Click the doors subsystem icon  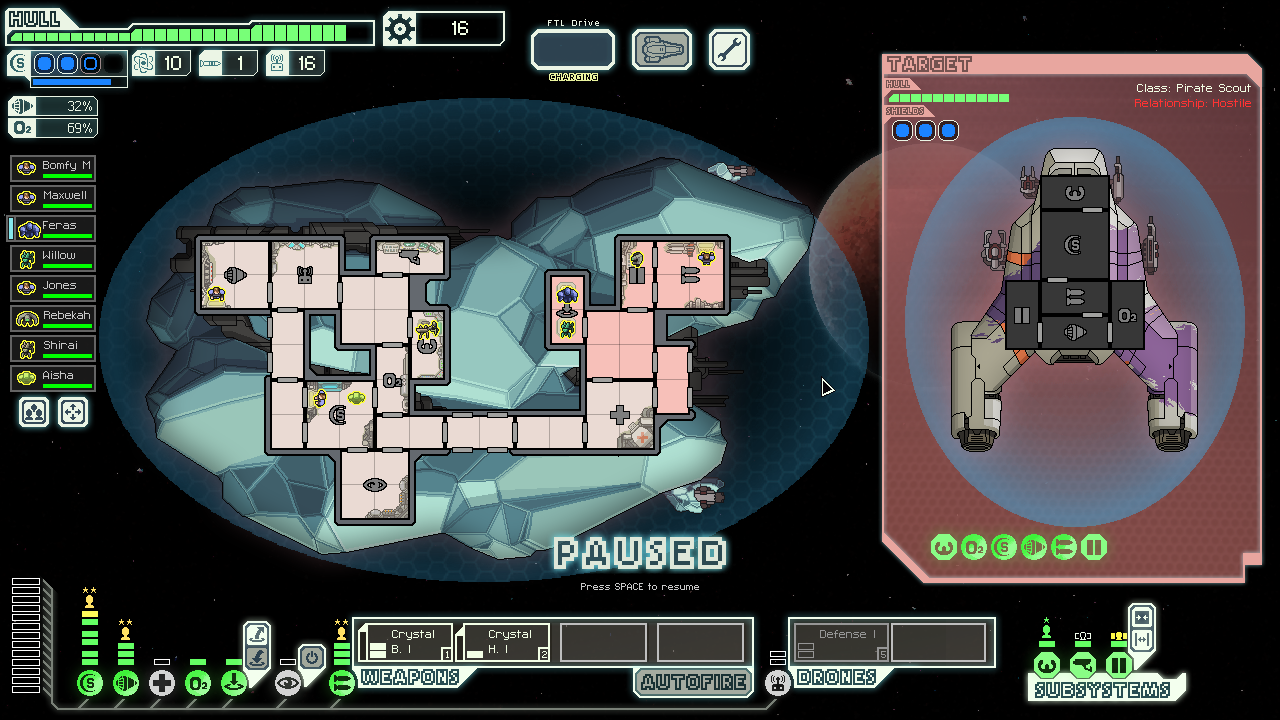(1119, 665)
